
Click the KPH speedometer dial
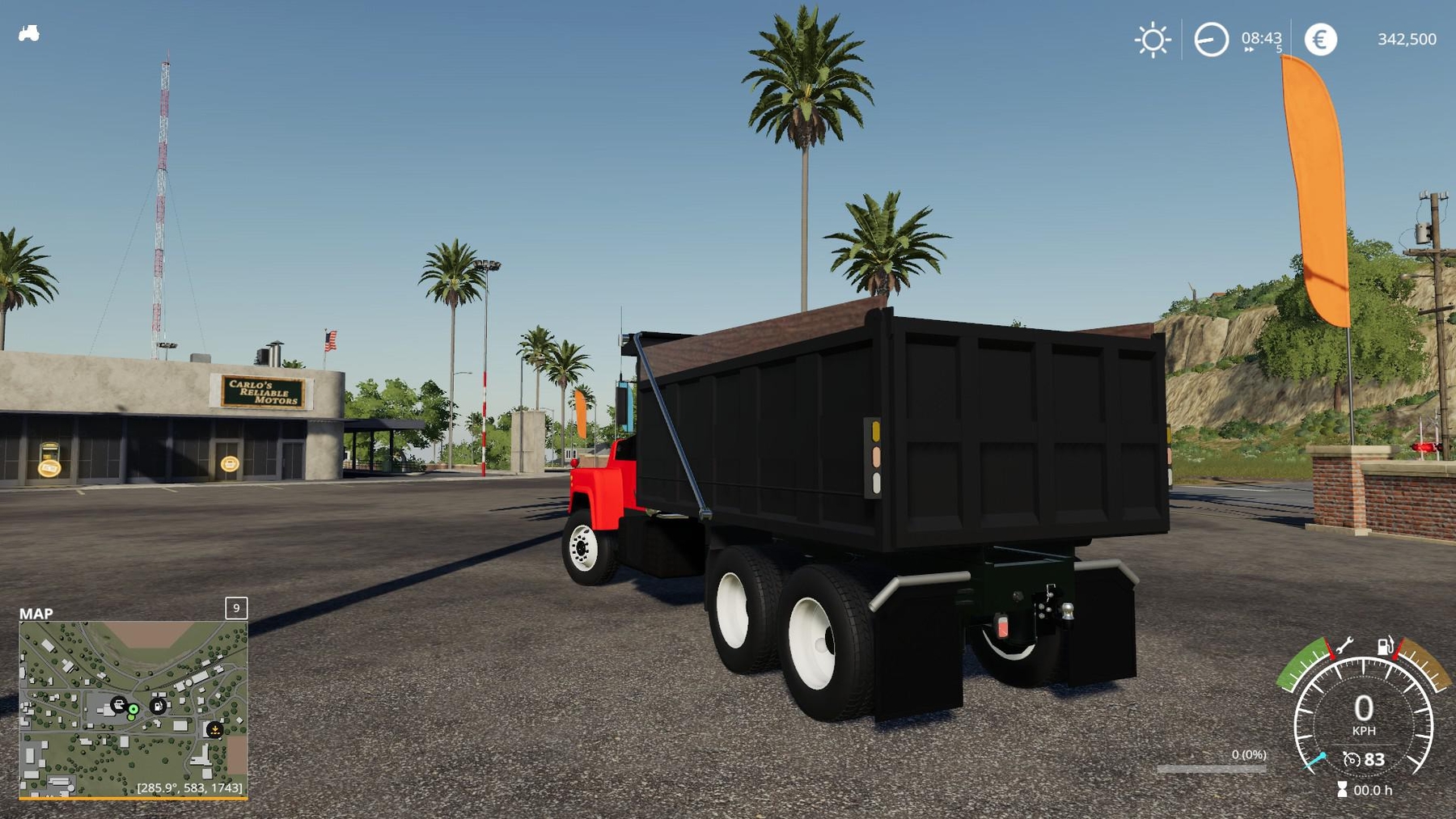click(x=1364, y=711)
